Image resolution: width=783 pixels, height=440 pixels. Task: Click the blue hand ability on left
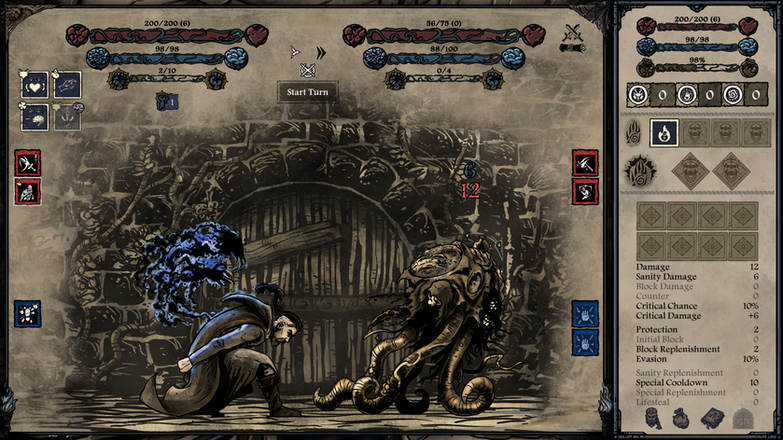(27, 314)
